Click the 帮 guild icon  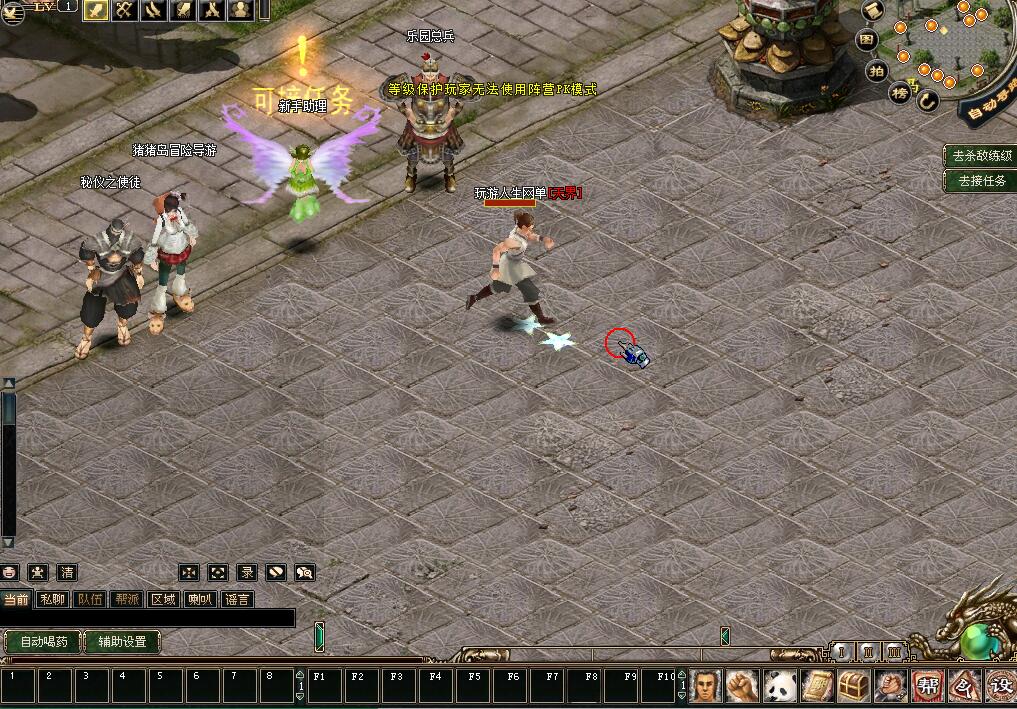[928, 686]
